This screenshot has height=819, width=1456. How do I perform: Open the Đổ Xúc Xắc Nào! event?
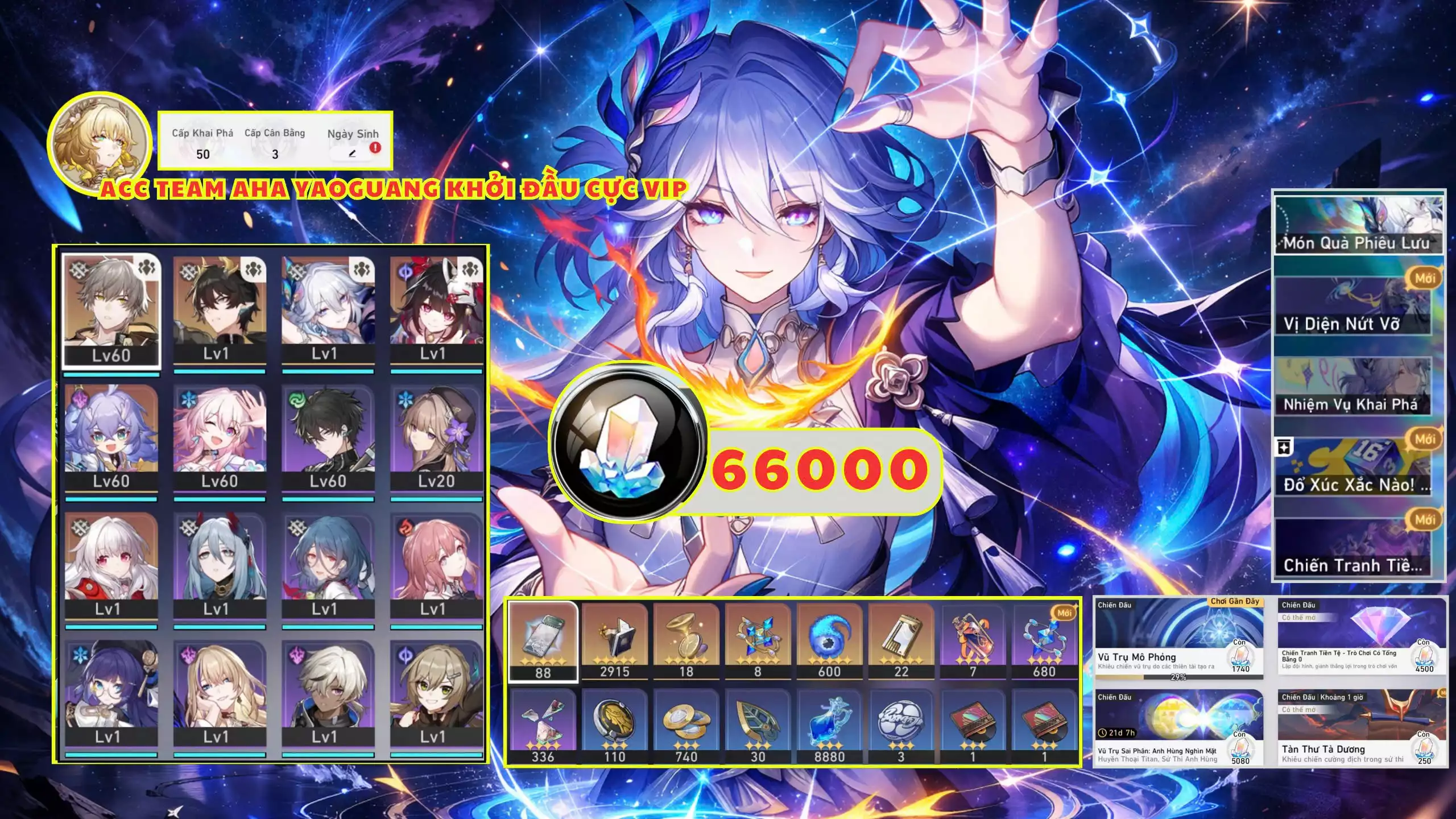click(x=1357, y=468)
